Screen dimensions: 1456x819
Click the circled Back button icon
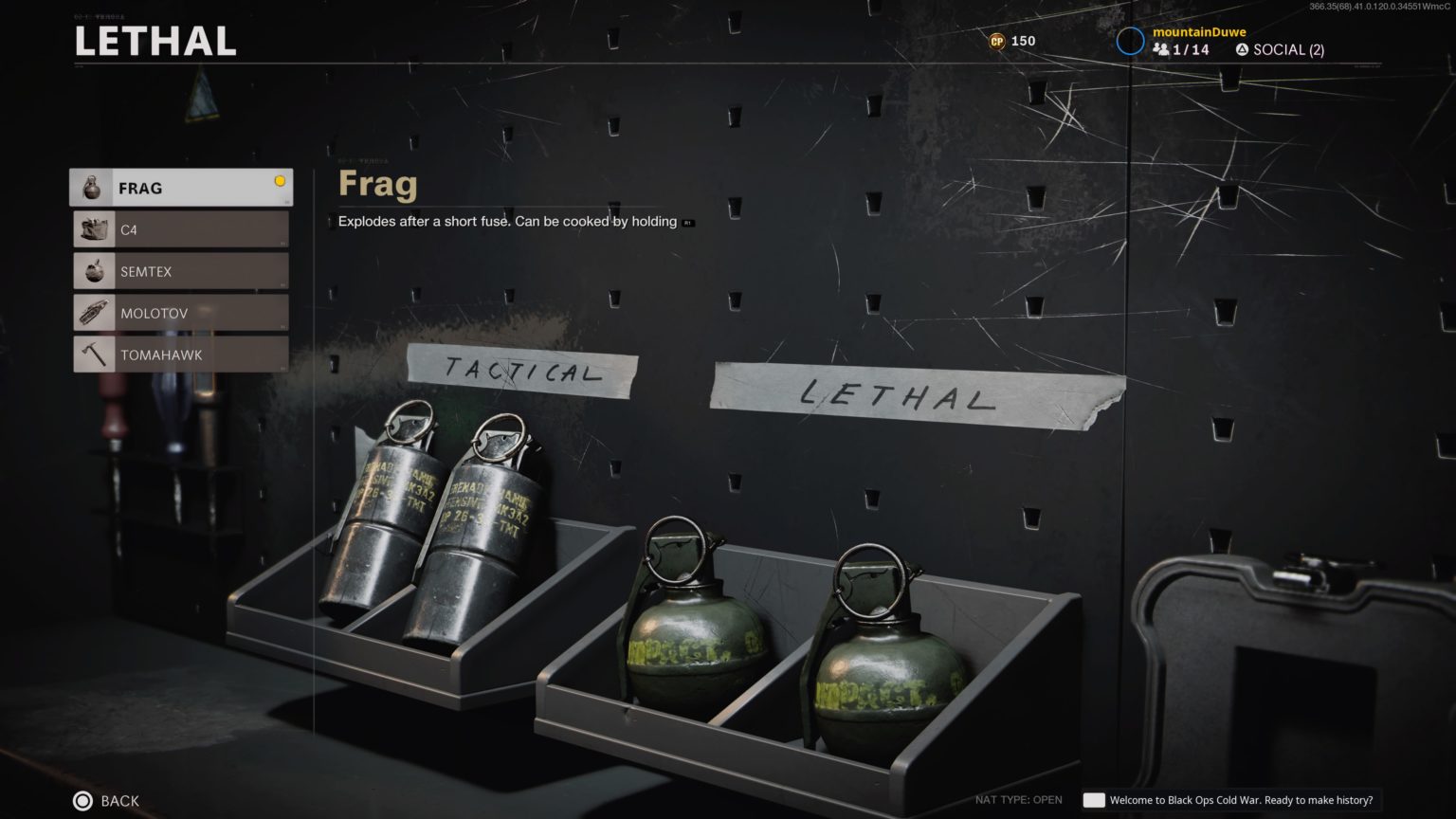tap(82, 800)
